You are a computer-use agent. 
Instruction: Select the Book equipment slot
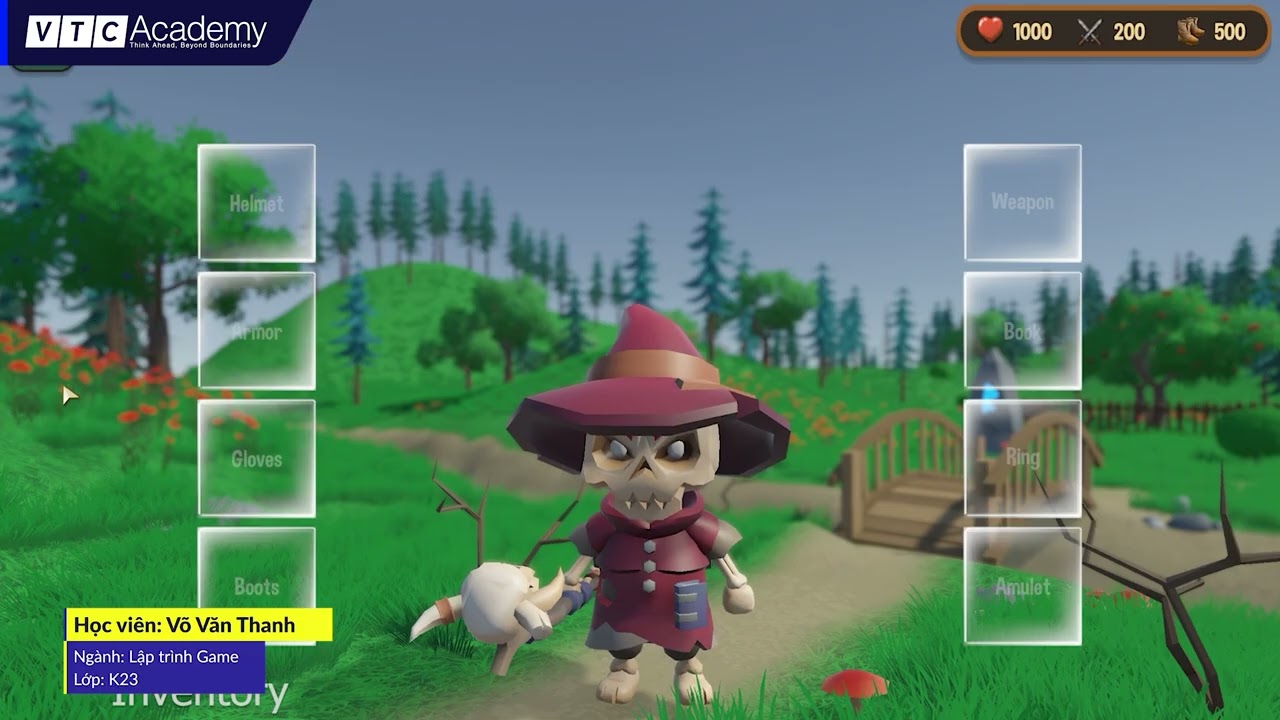click(x=1022, y=330)
